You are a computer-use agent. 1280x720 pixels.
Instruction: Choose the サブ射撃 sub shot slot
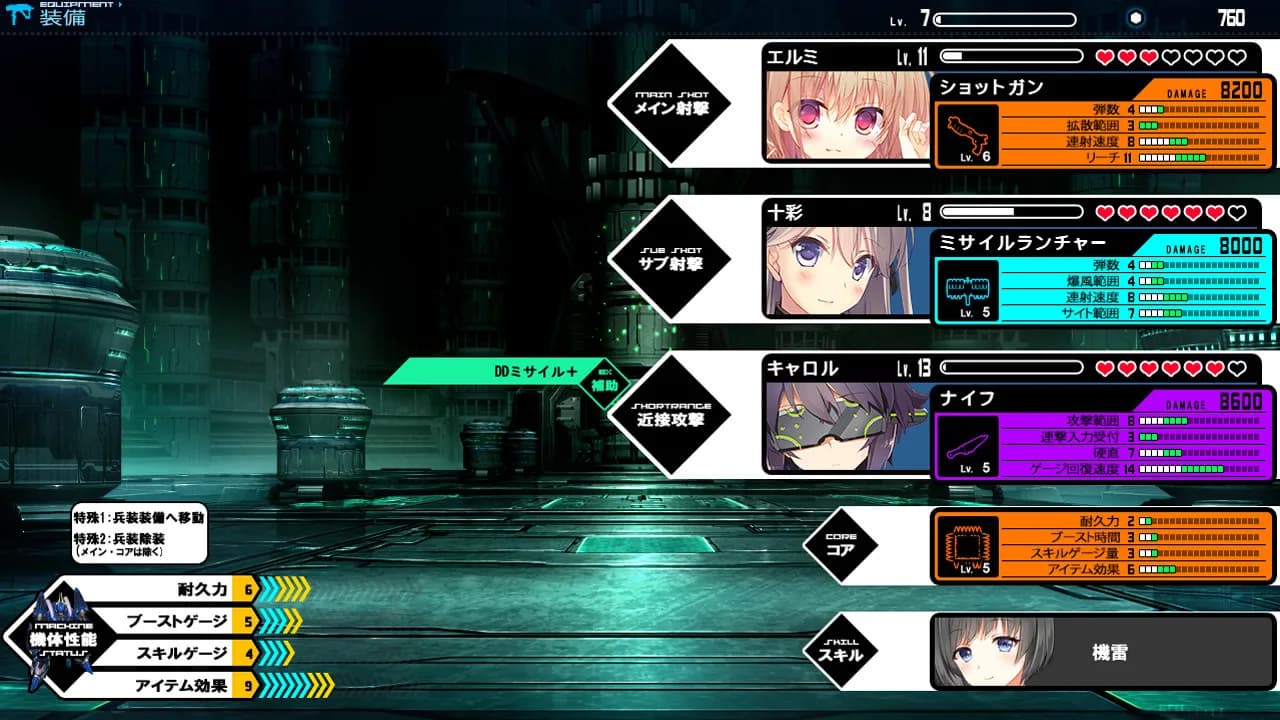[670, 260]
